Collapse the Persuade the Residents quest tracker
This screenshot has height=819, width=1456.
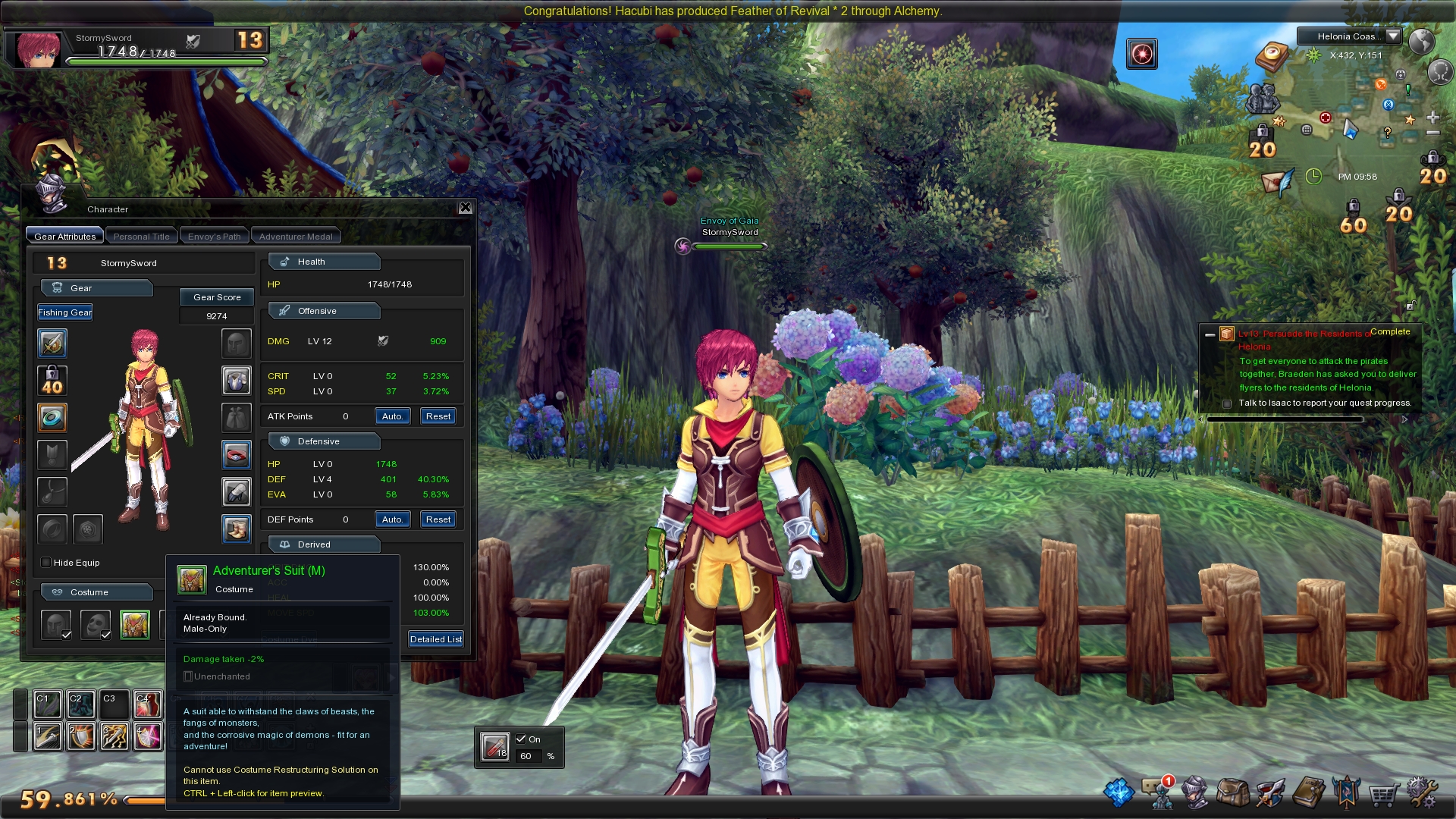click(x=1210, y=334)
